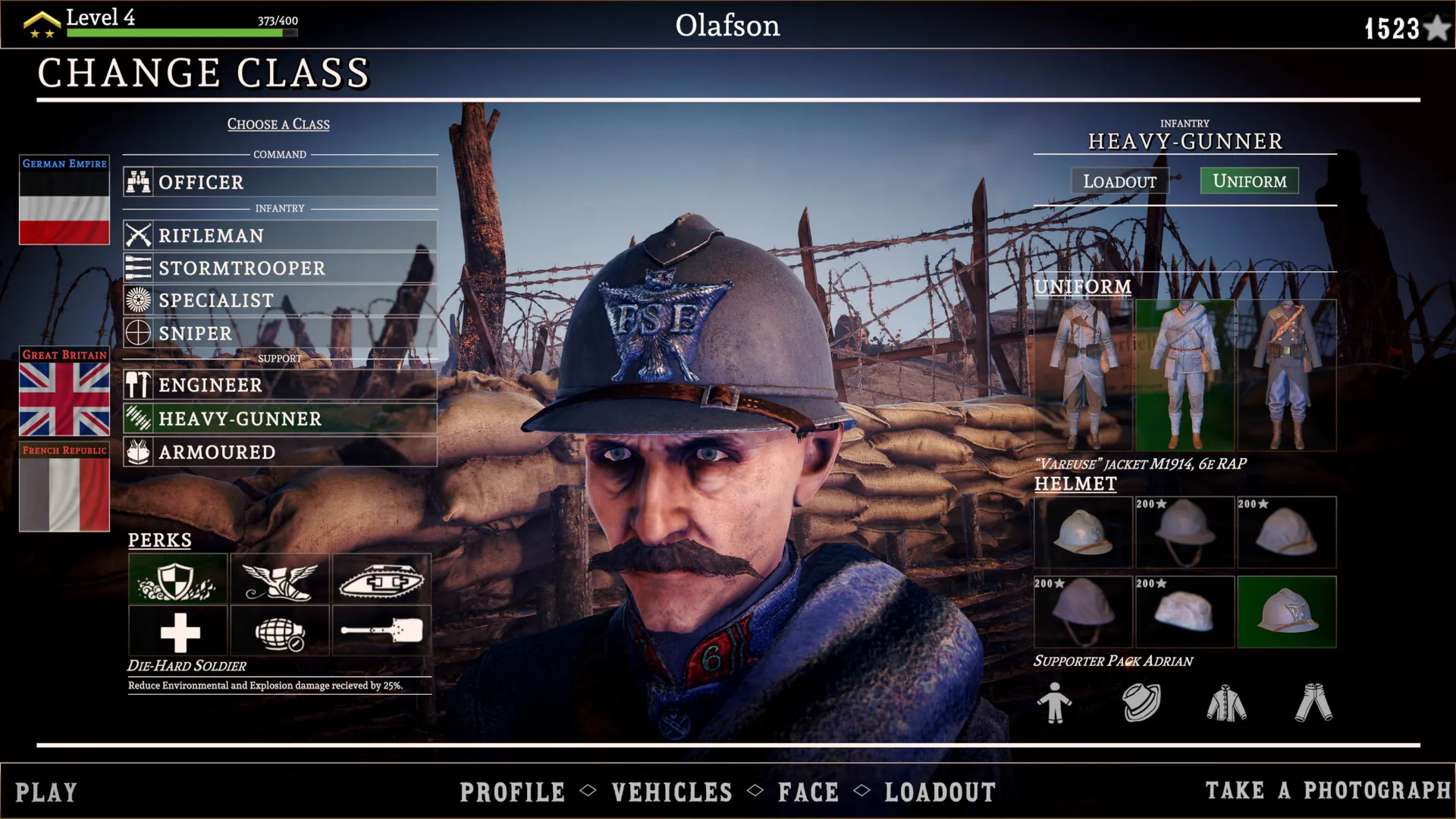The width and height of the screenshot is (1456, 819).
Task: Take a photograph of the character
Action: (1328, 791)
